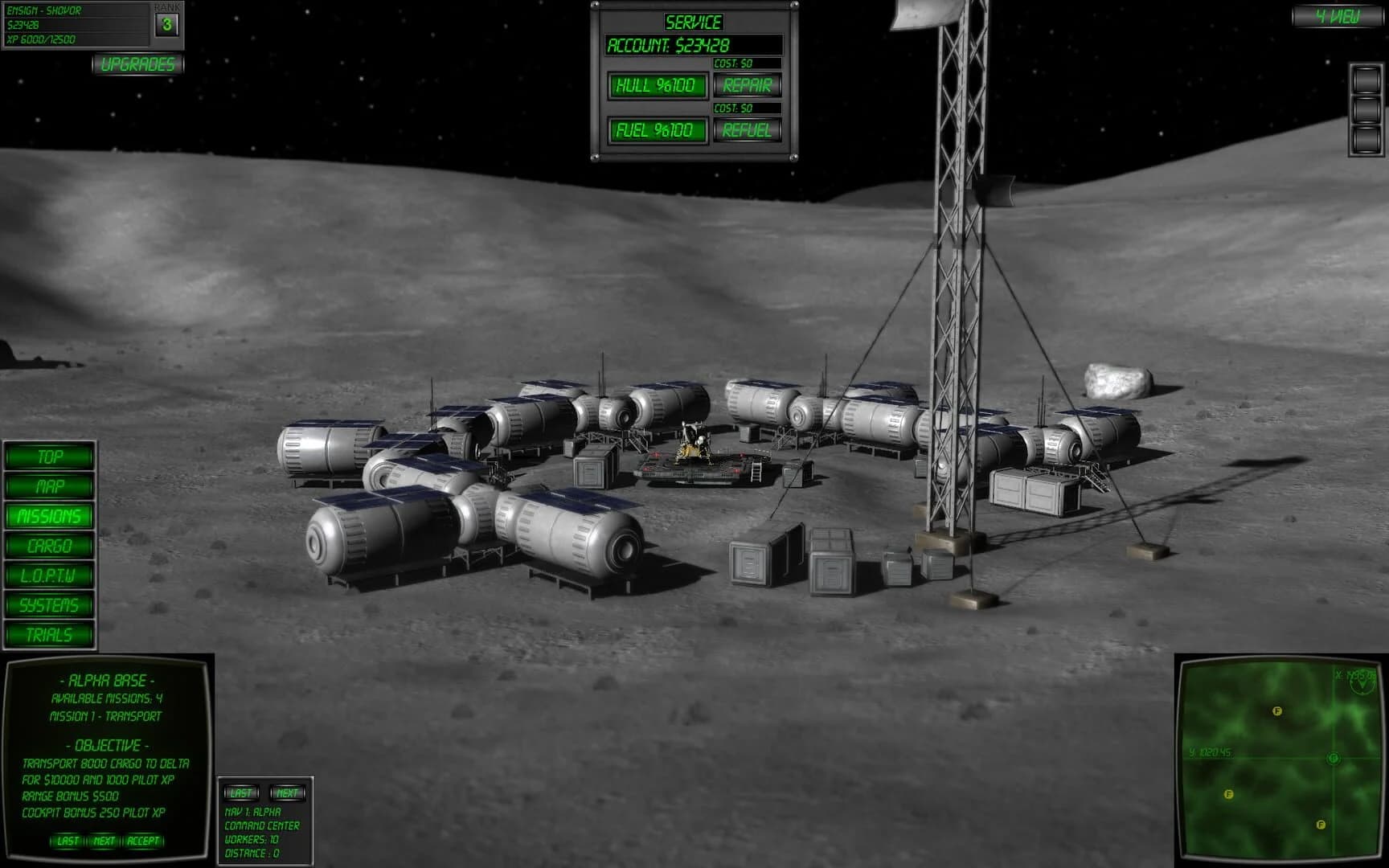The width and height of the screenshot is (1389, 868).
Task: Toggle the highlighted MISSIONS panel off
Action: 48,517
